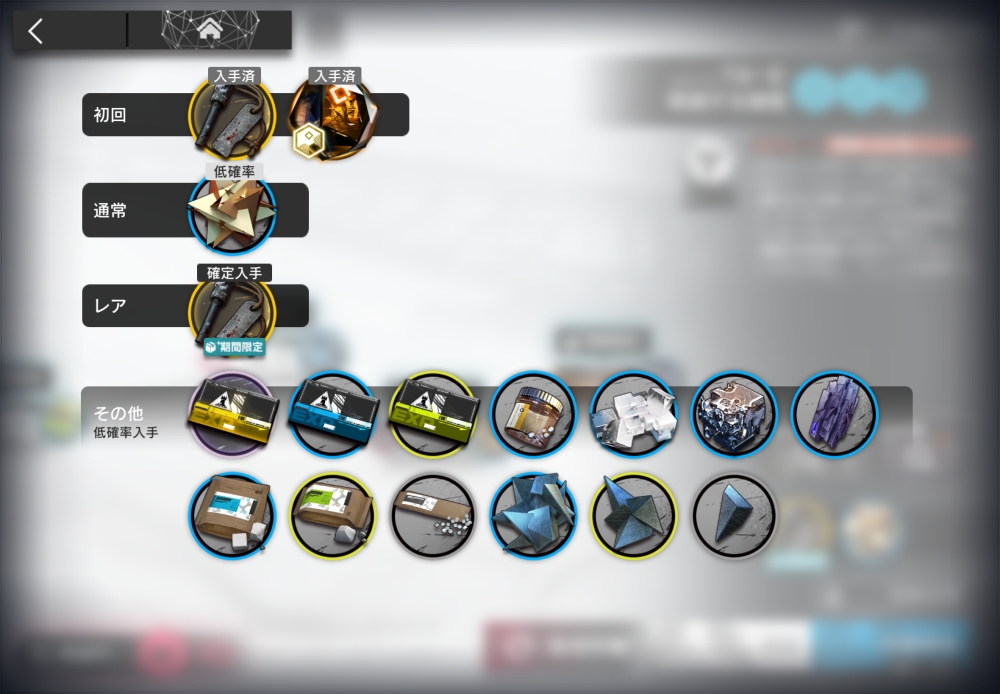The image size is (1000, 694).
Task: Select the package with the teal label
Action: pos(231,515)
